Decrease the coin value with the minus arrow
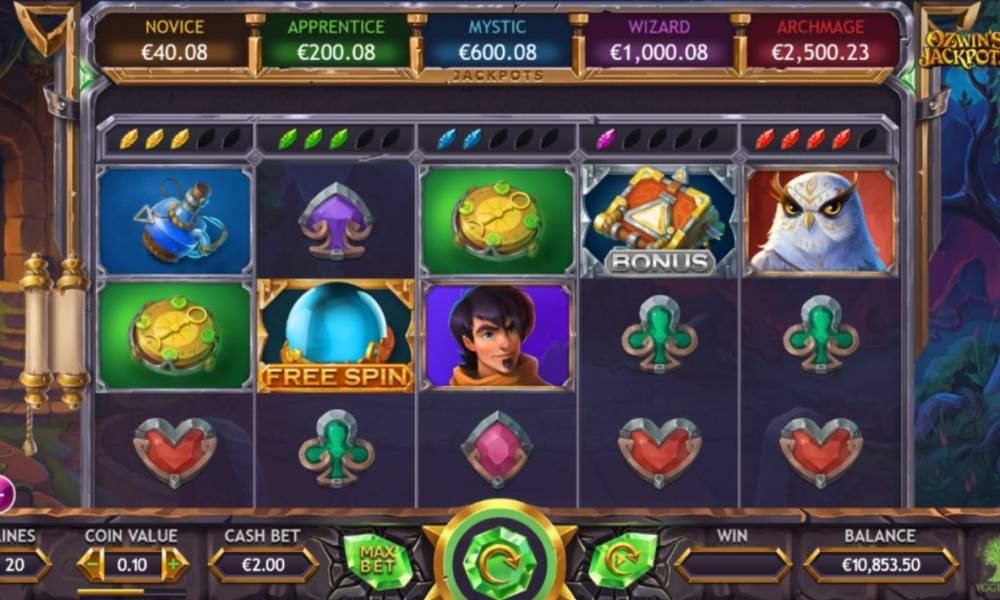The height and width of the screenshot is (600, 1000). pyautogui.click(x=92, y=565)
